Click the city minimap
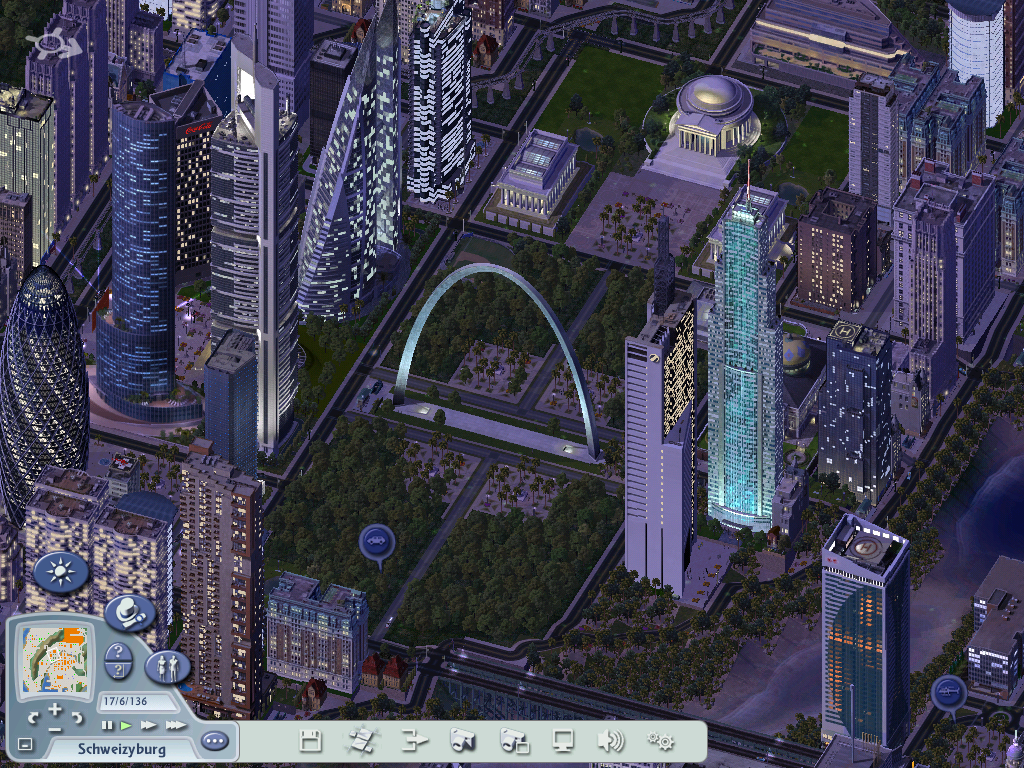 pyautogui.click(x=55, y=658)
